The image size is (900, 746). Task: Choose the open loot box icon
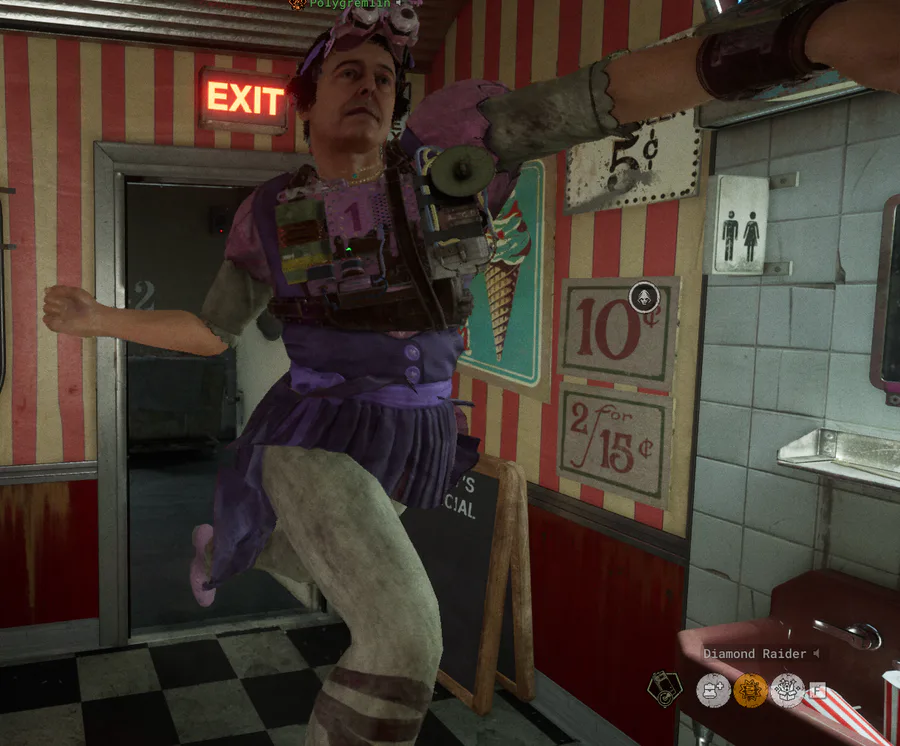pos(787,690)
